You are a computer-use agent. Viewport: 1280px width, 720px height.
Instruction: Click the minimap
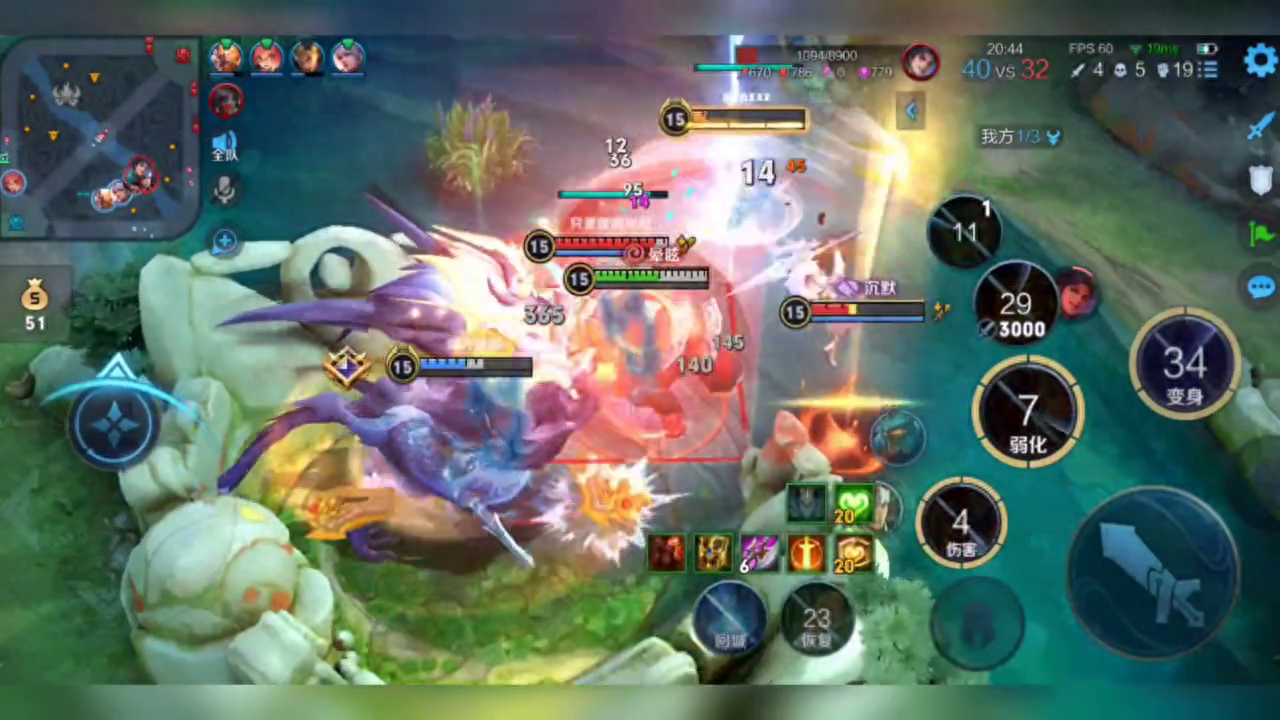(98, 137)
